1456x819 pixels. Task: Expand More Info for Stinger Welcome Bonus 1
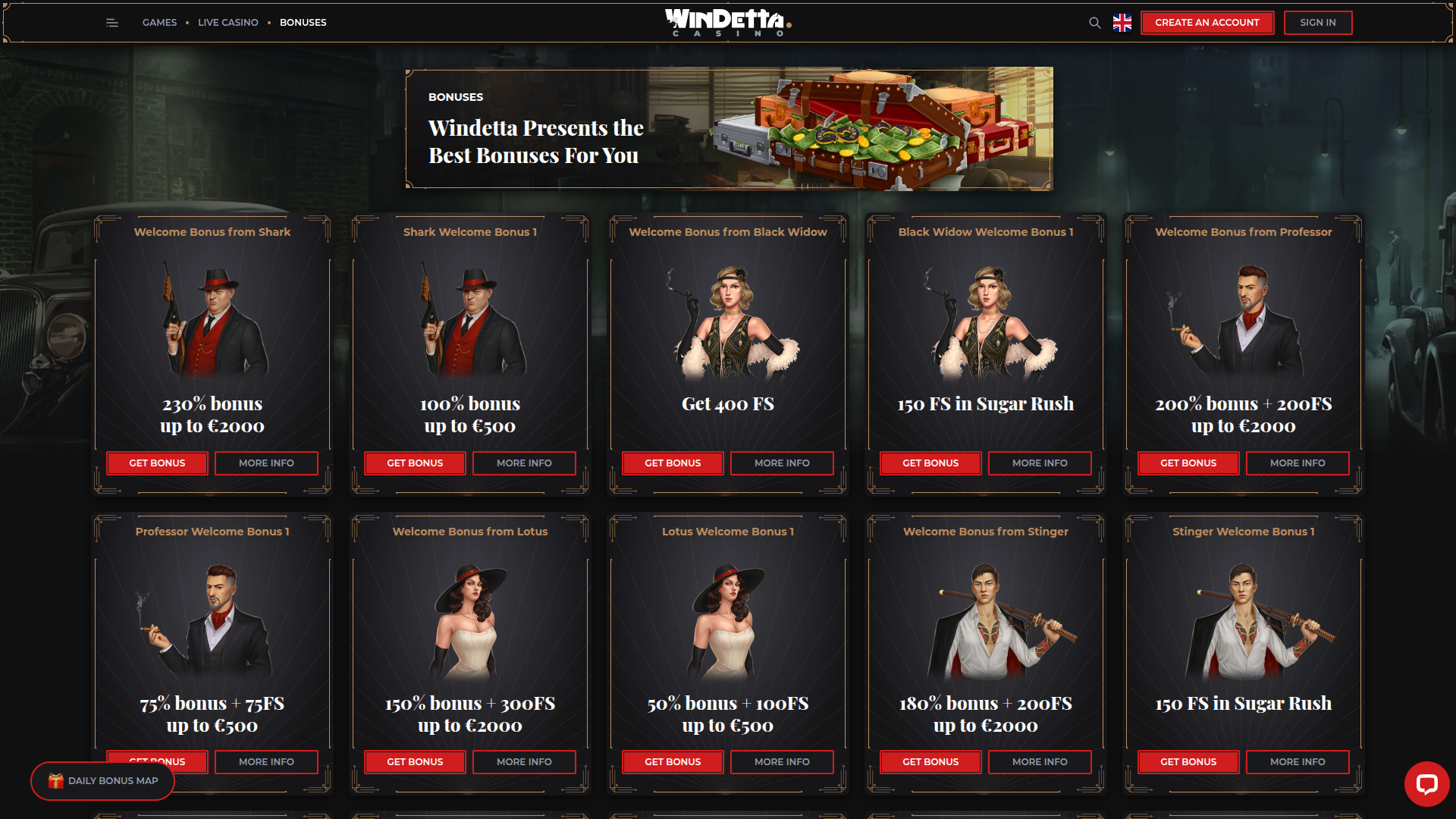tap(1298, 761)
